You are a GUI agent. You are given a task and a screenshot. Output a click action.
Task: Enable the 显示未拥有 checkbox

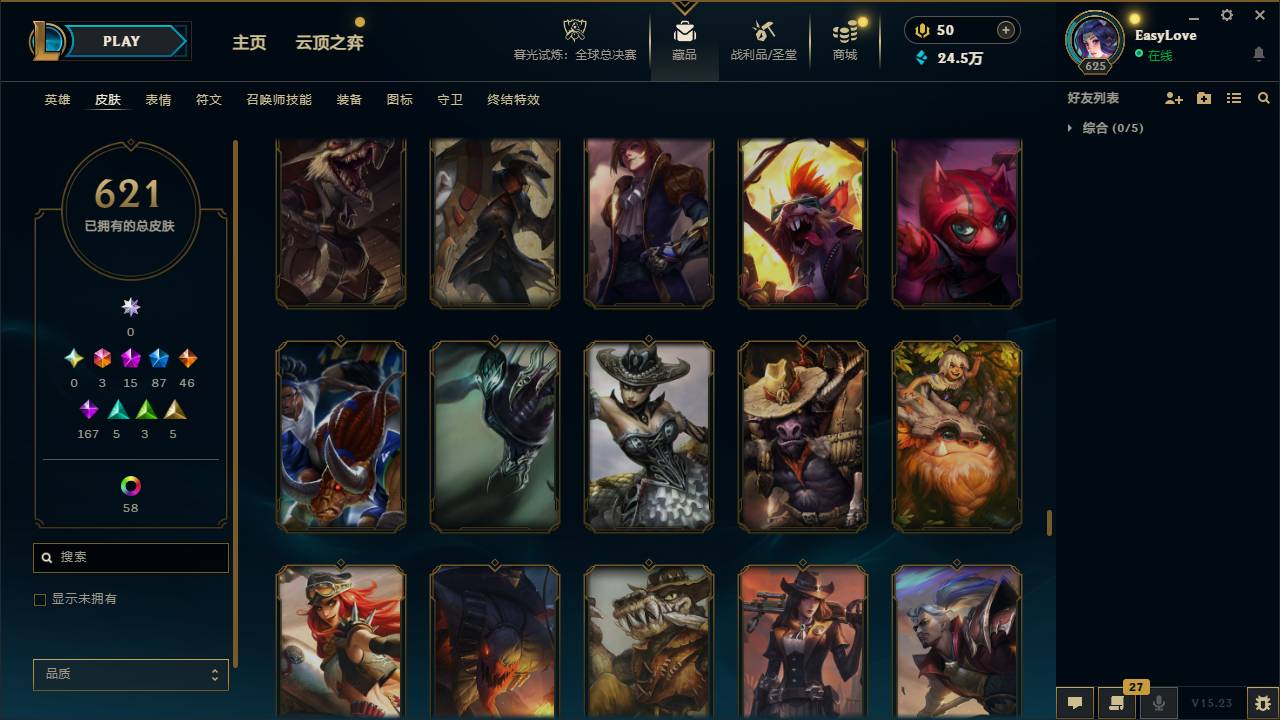[x=40, y=599]
